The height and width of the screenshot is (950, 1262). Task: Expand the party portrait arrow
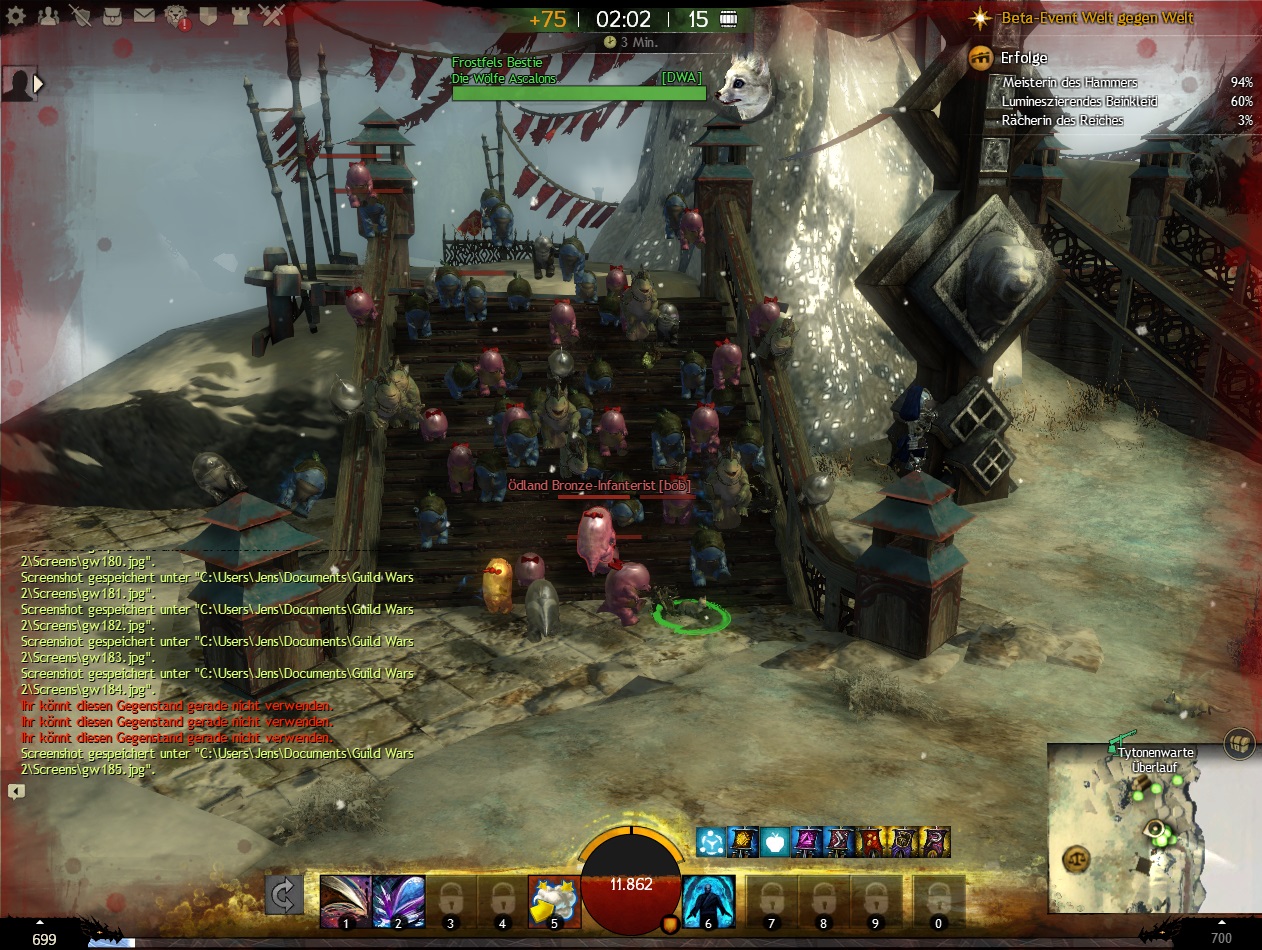[x=39, y=84]
